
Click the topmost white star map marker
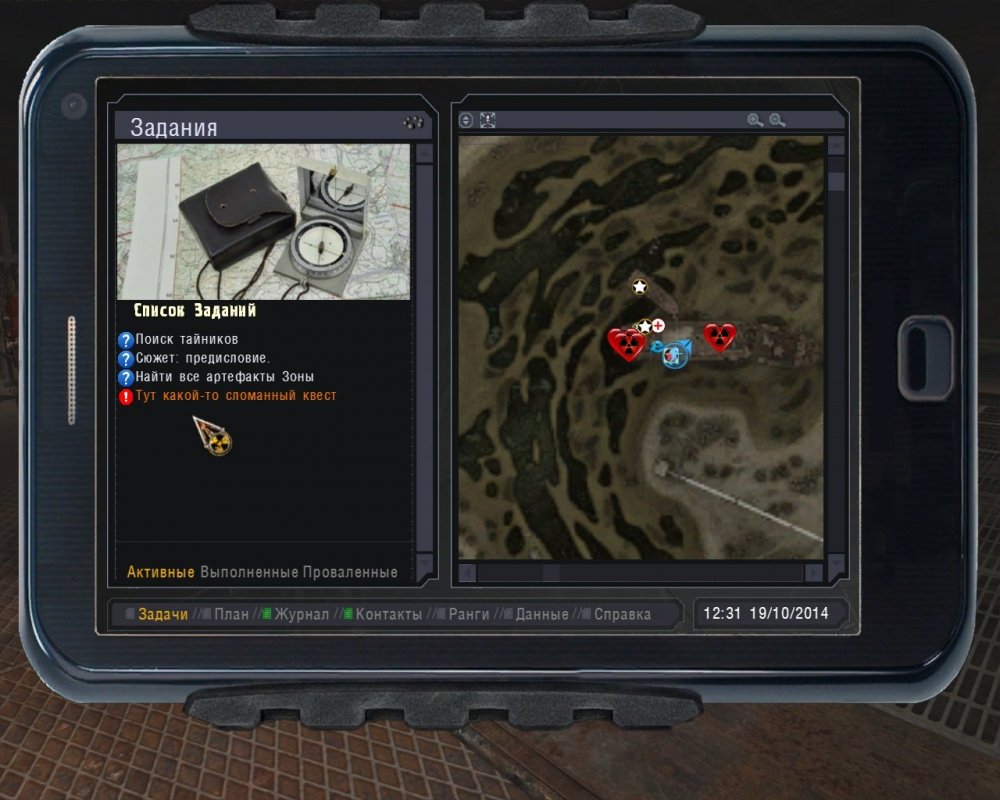(x=640, y=287)
